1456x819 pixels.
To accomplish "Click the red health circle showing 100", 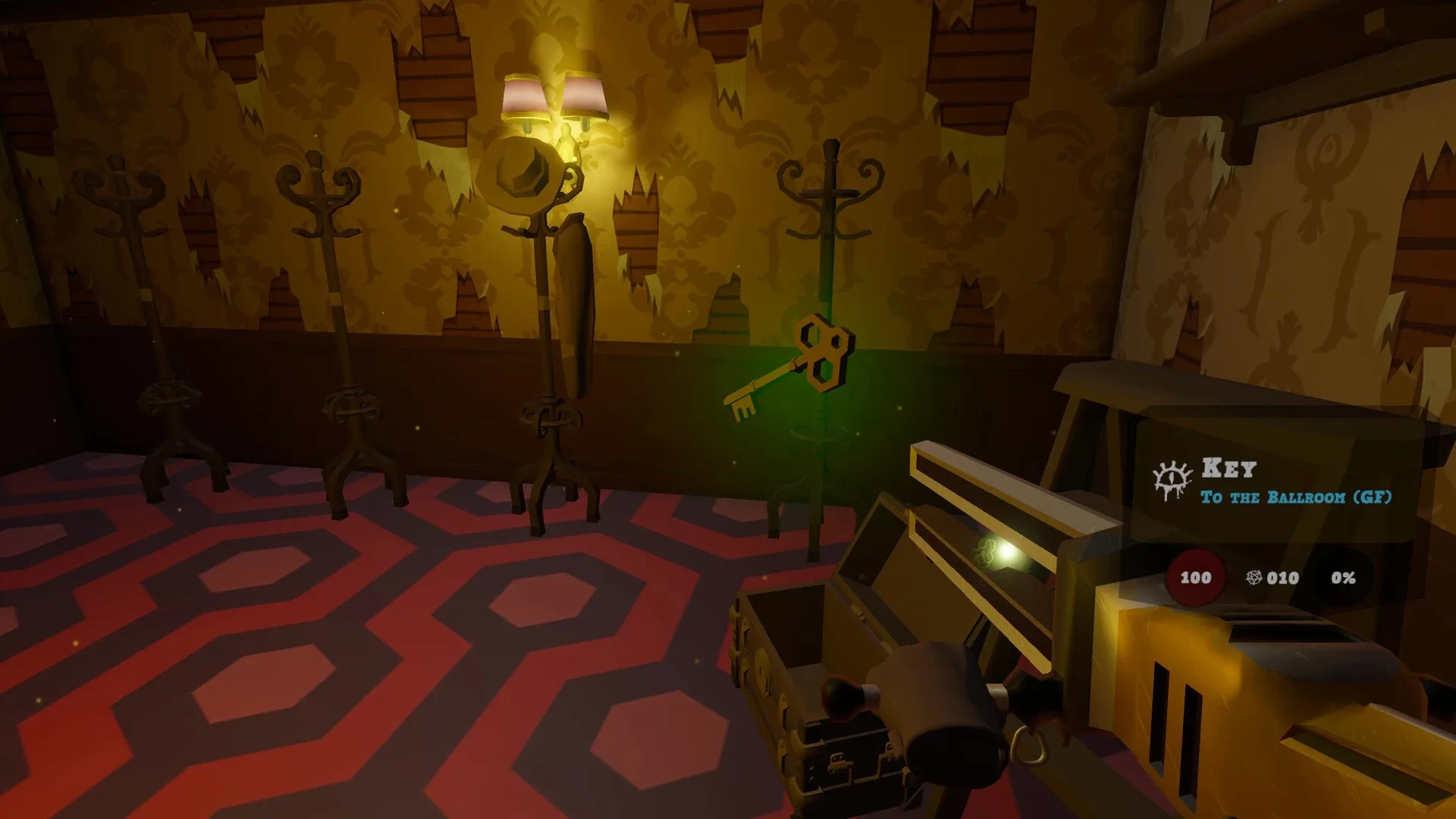I will 1196,579.
